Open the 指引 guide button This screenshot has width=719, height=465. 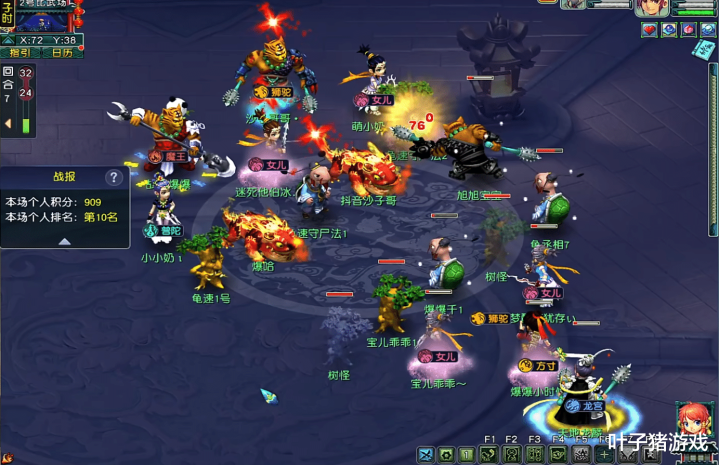[x=20, y=52]
